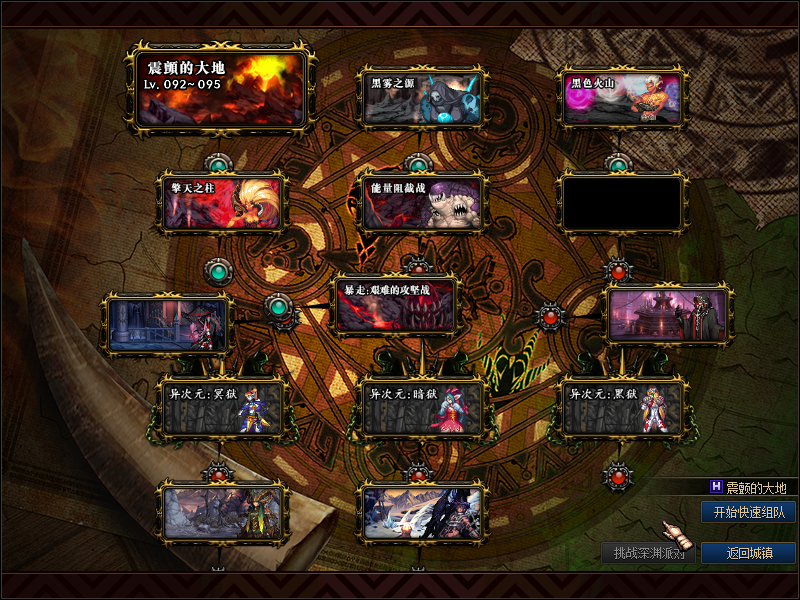
Task: Choose the 黑色火山 dungeon
Action: click(x=622, y=98)
